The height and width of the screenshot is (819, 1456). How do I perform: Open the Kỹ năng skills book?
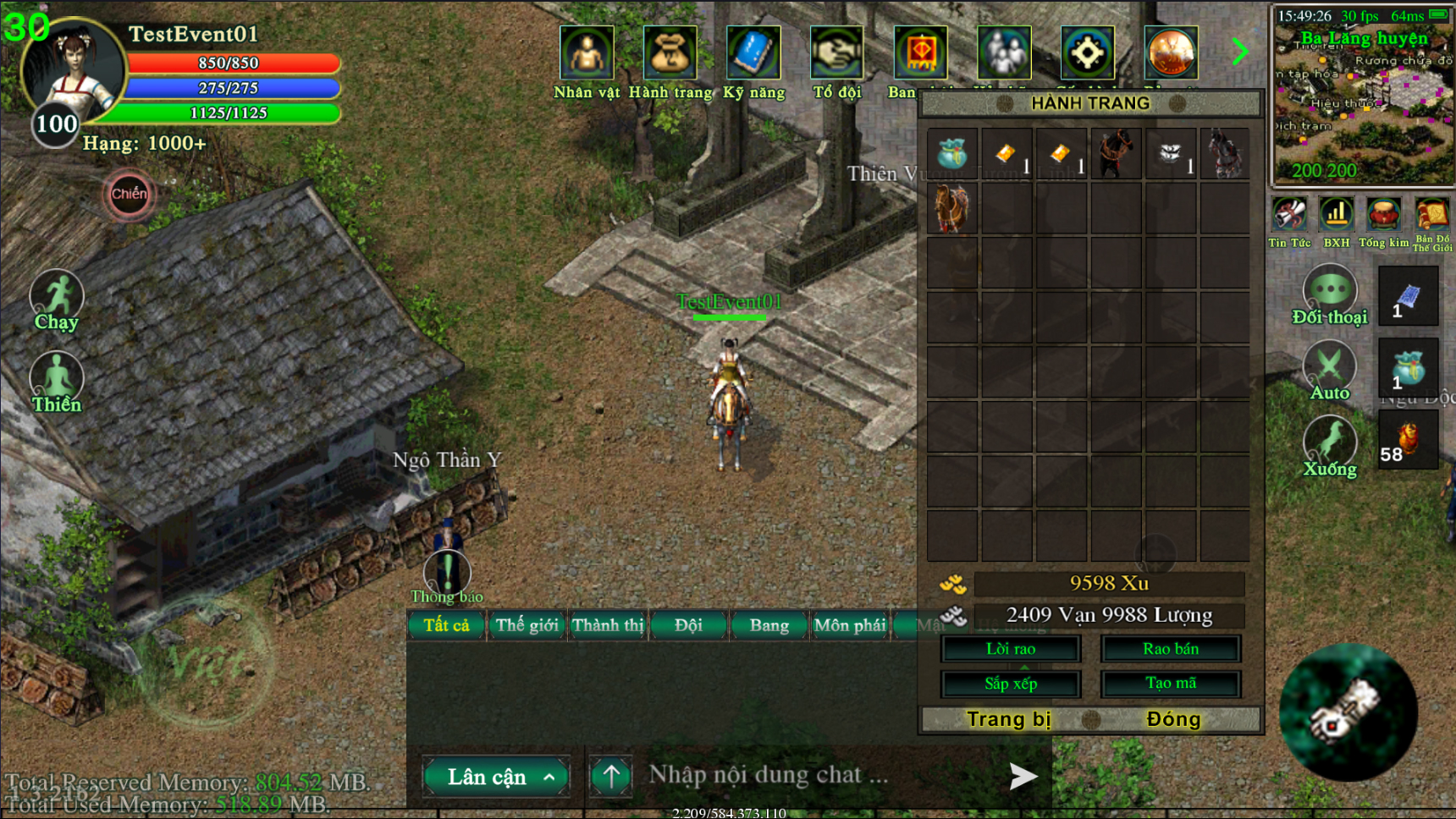(753, 54)
